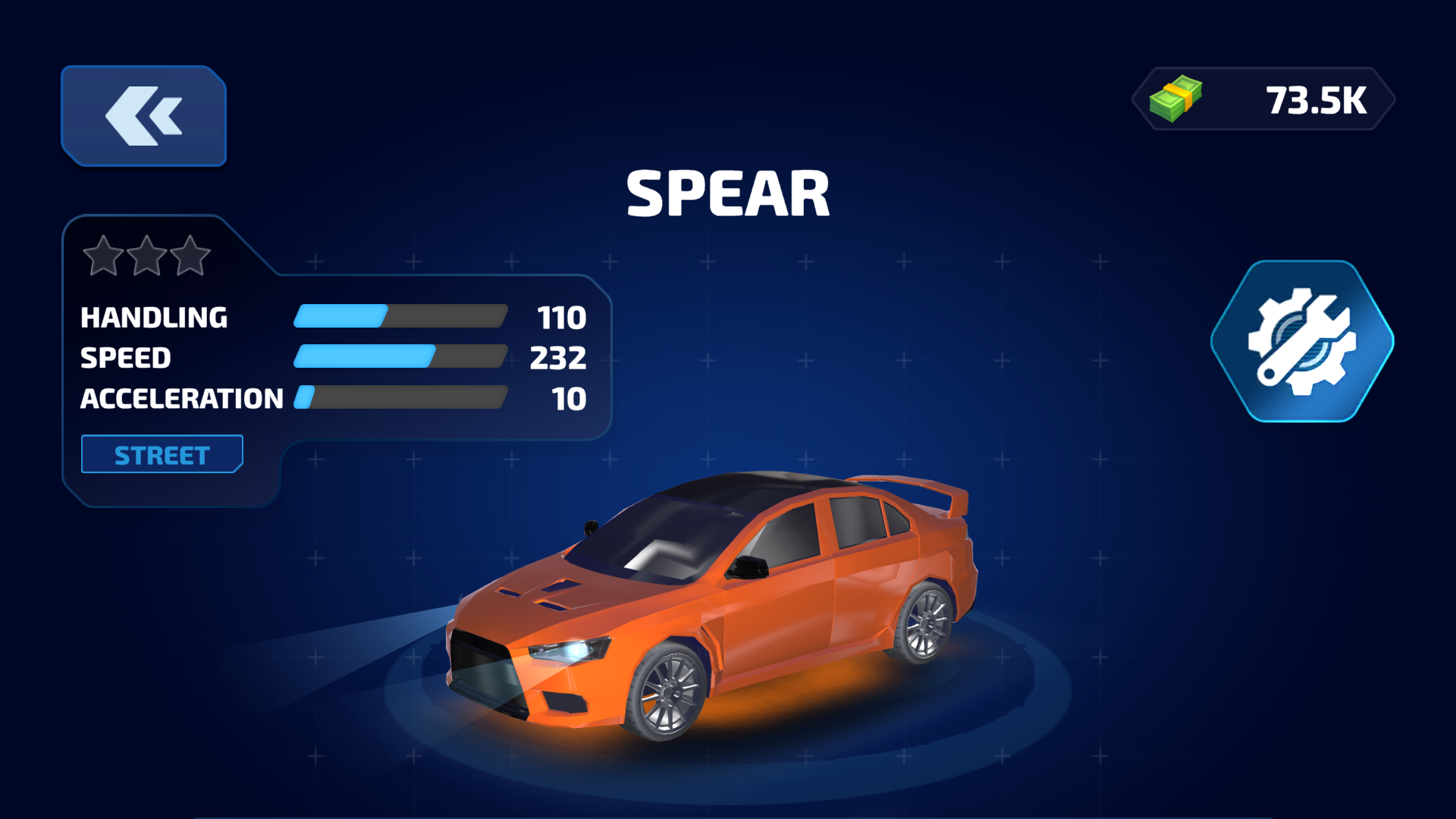Click the cash money stack icon
The image size is (1456, 819).
pyautogui.click(x=1176, y=97)
